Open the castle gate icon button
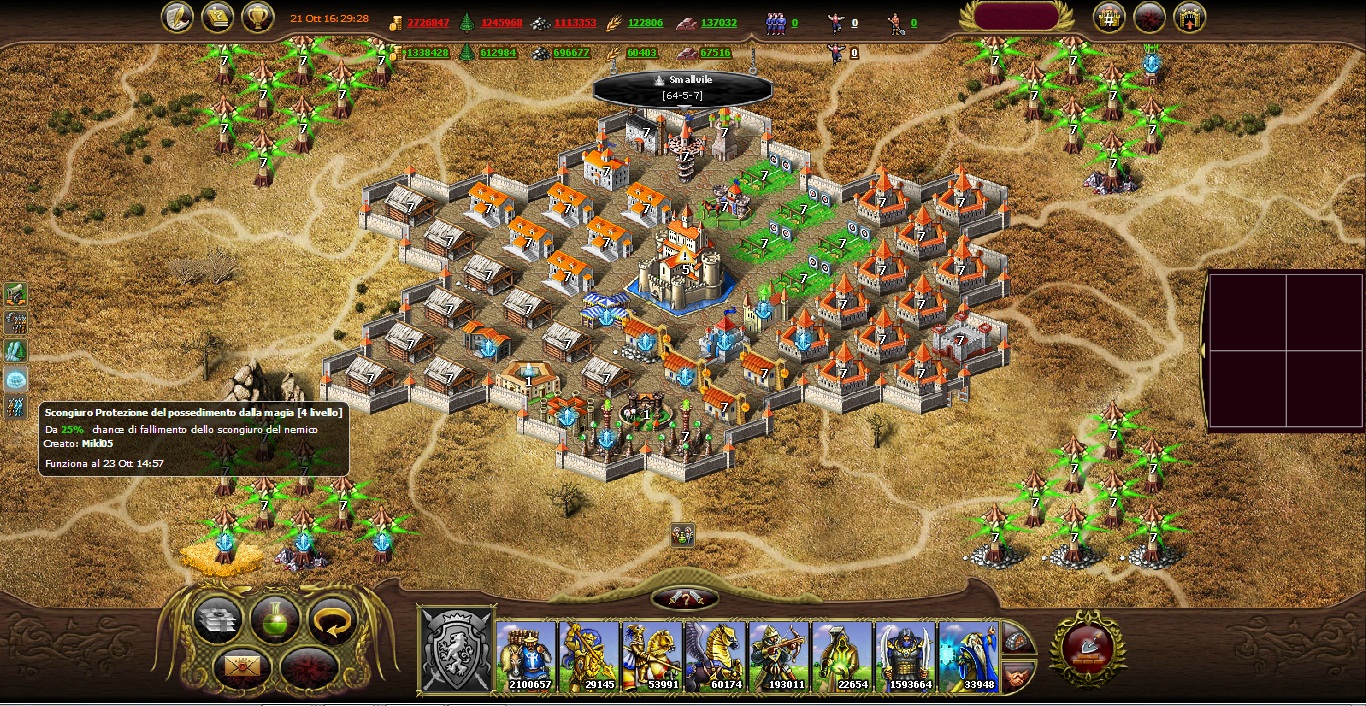1366x706 pixels. pyautogui.click(x=1189, y=17)
